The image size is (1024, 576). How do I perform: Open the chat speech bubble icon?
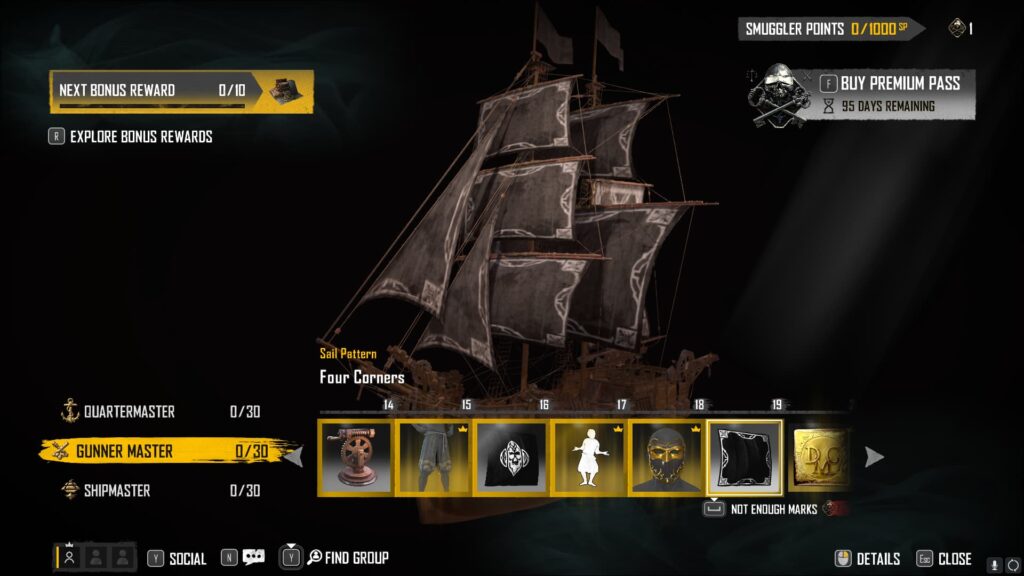click(253, 558)
